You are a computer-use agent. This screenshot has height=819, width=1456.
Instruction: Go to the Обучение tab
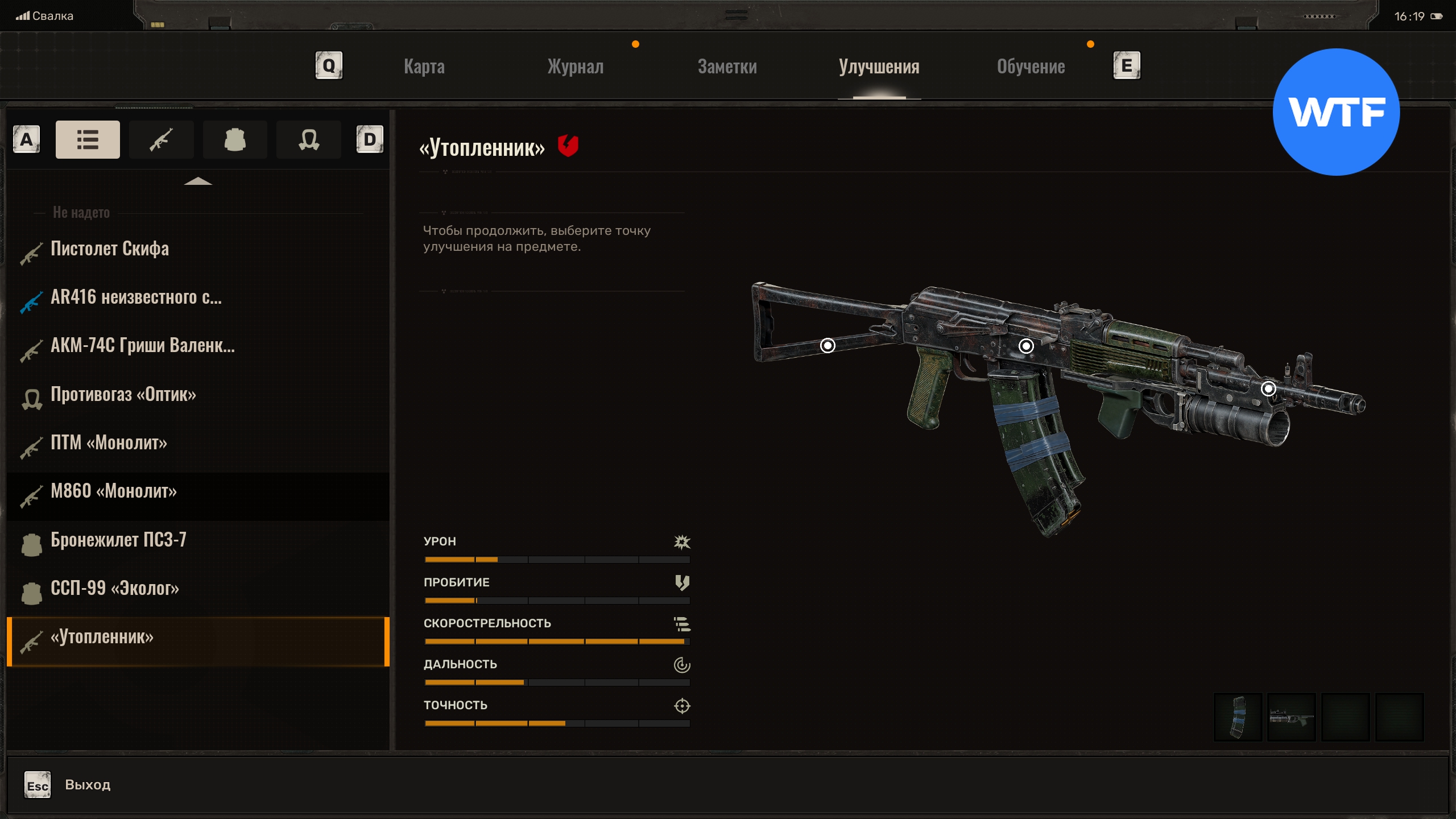point(1031,67)
